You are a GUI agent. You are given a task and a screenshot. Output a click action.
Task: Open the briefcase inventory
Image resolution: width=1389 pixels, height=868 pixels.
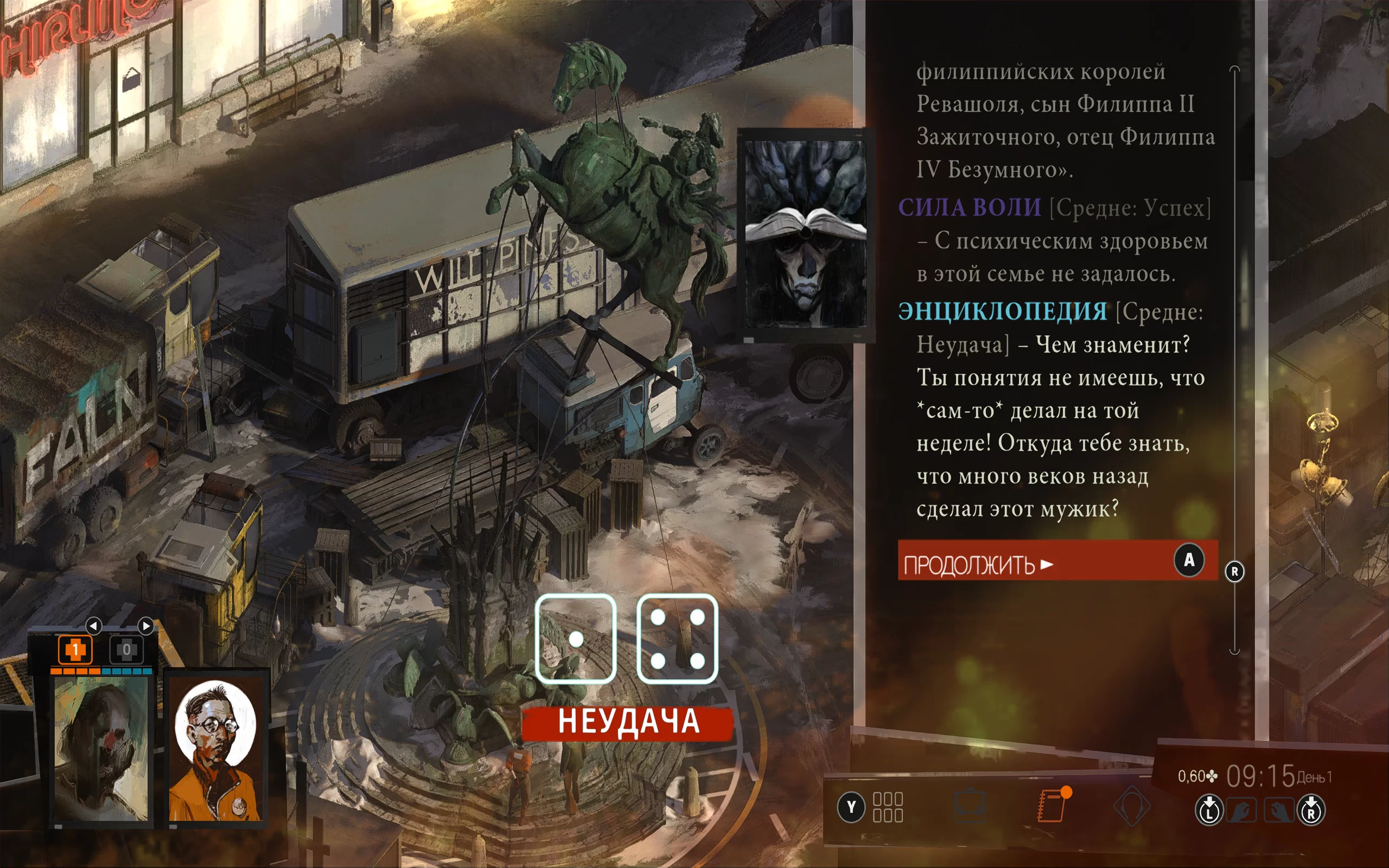pyautogui.click(x=970, y=807)
